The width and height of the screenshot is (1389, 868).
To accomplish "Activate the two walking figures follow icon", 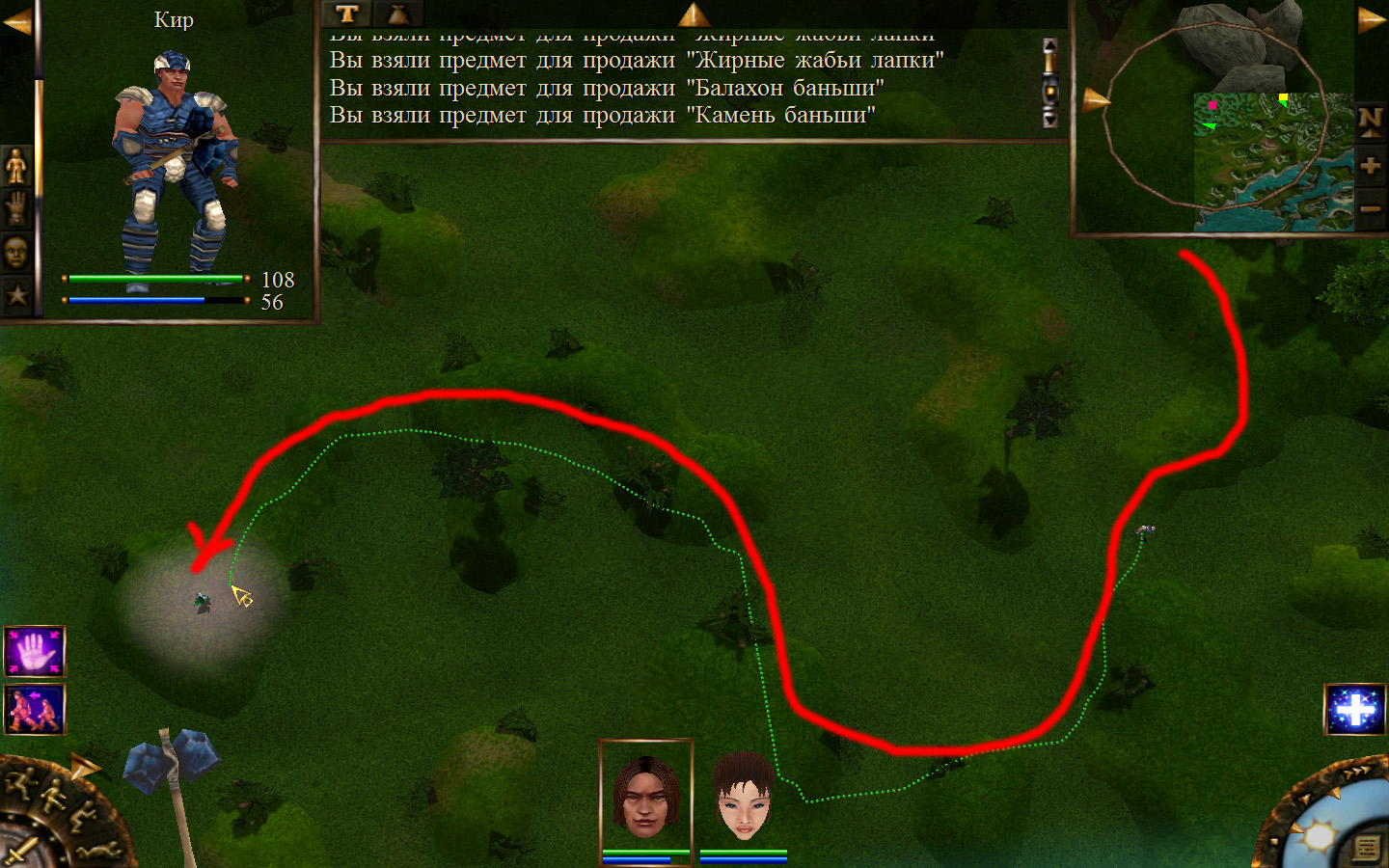I will pyautogui.click(x=35, y=709).
